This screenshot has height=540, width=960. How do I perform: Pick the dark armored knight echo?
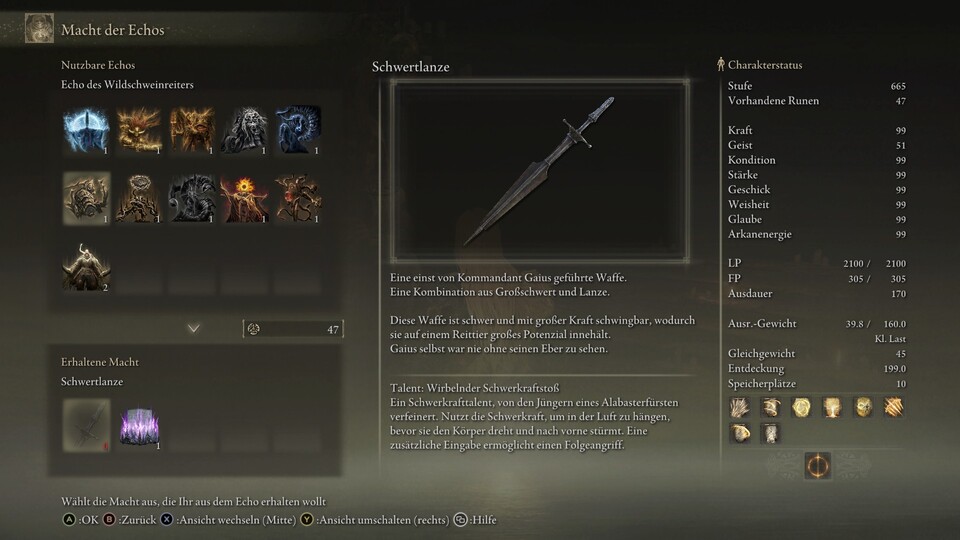tap(192, 198)
